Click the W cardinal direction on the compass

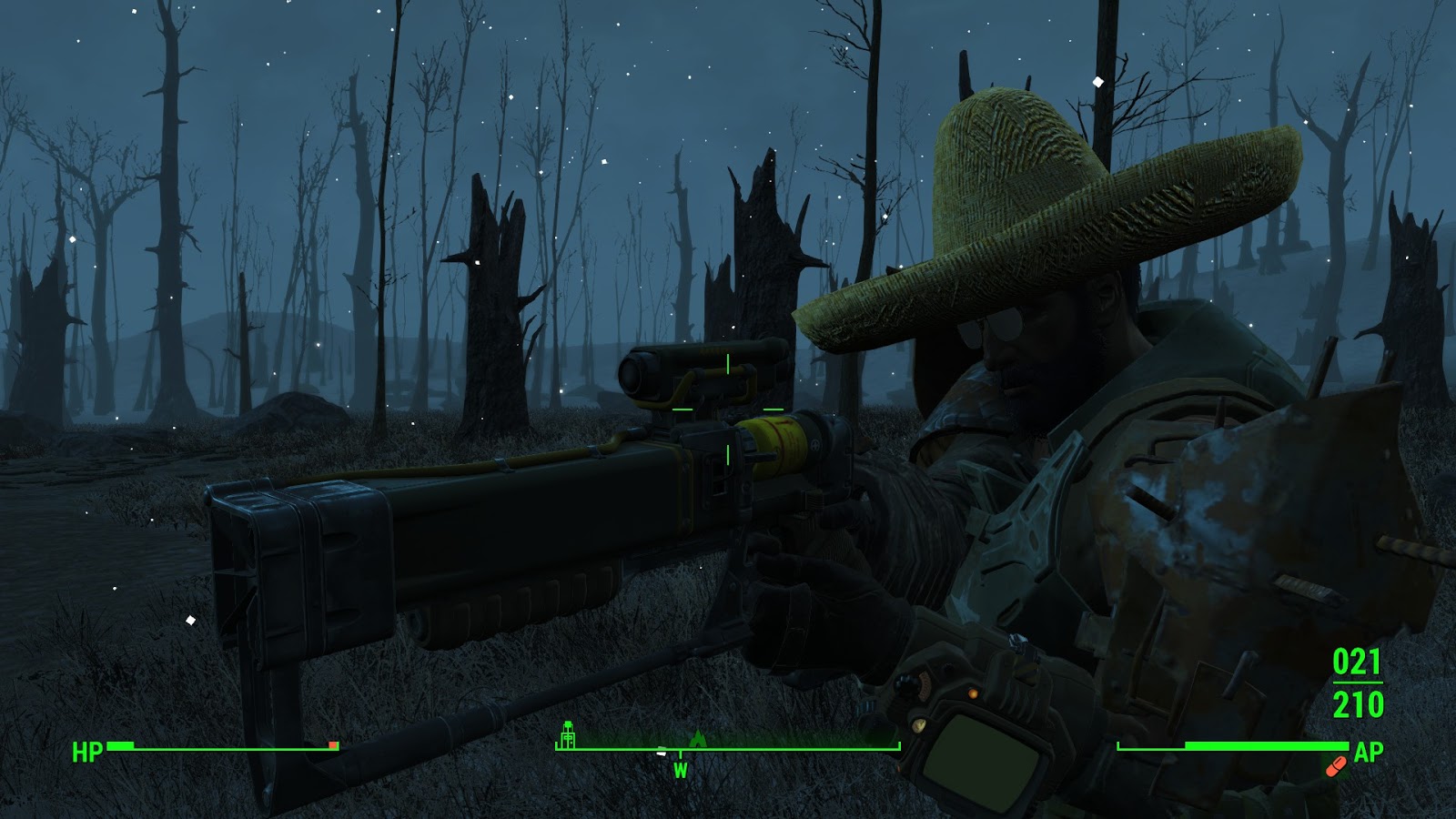(x=679, y=769)
